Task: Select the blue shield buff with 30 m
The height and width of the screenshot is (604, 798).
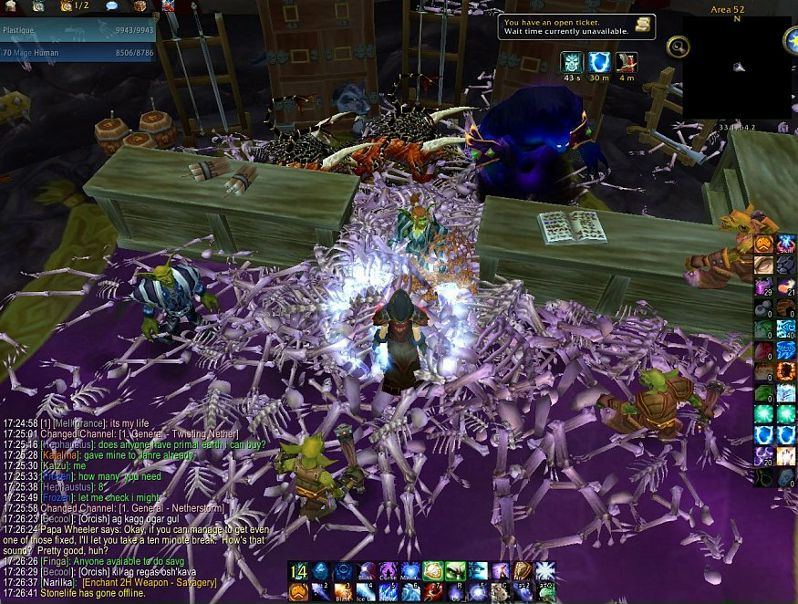Action: pos(599,62)
